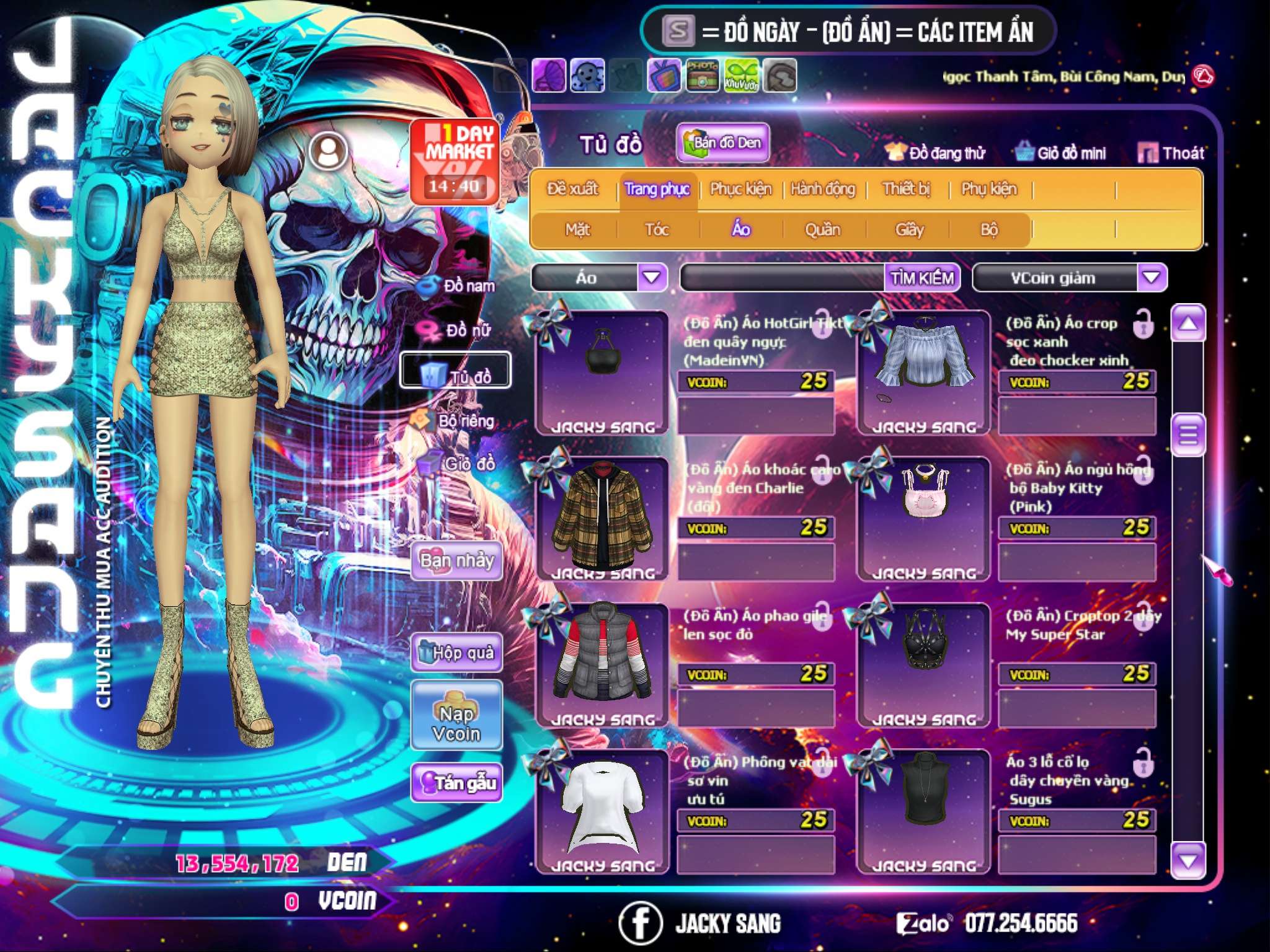Open the VCoin giảm sort dropdown
The image size is (1270, 952).
tap(1152, 277)
